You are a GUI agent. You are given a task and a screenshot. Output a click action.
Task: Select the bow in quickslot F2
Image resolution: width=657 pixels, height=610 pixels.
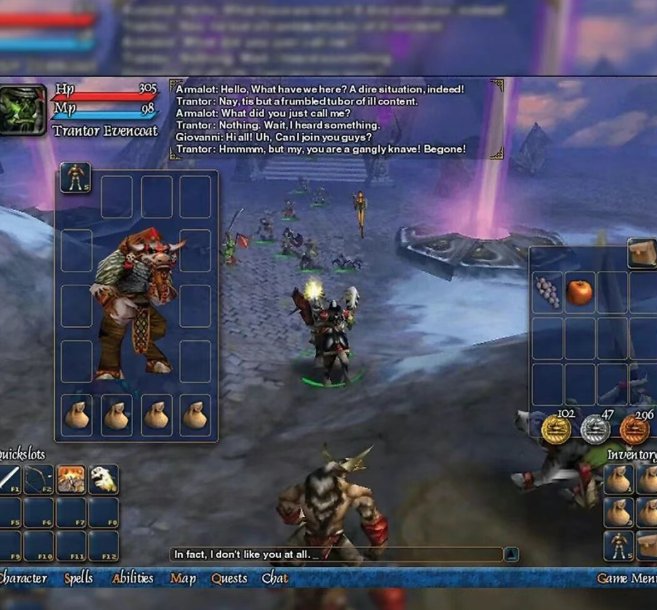39,480
